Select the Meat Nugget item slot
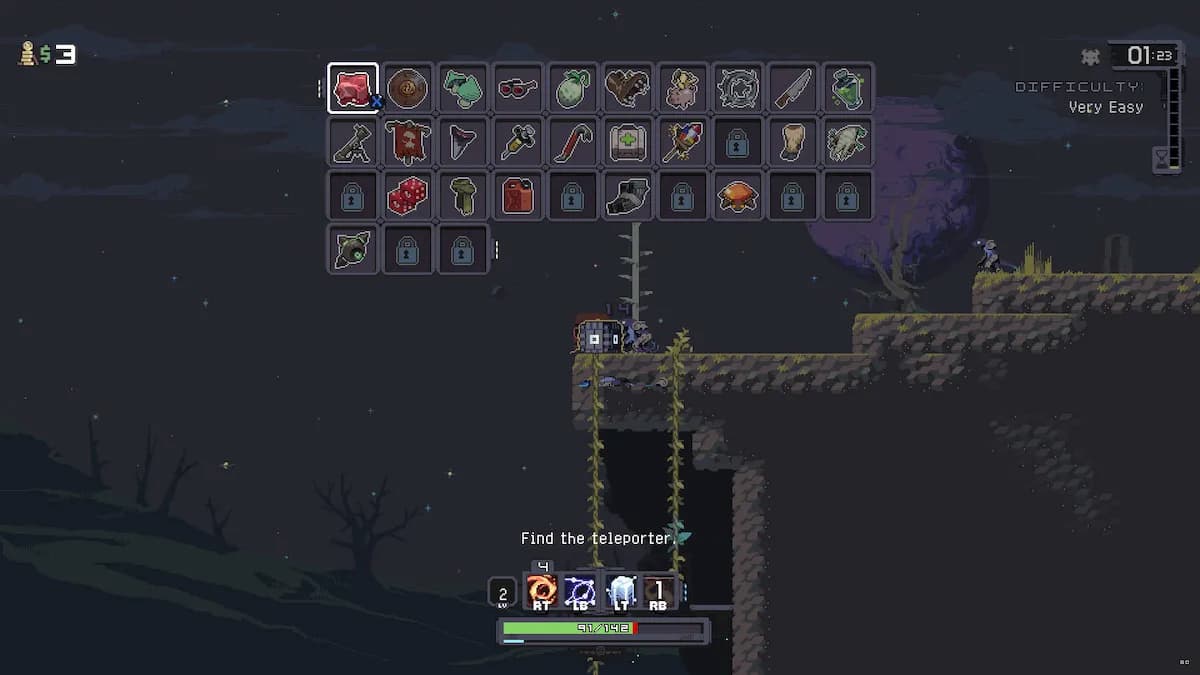 353,88
